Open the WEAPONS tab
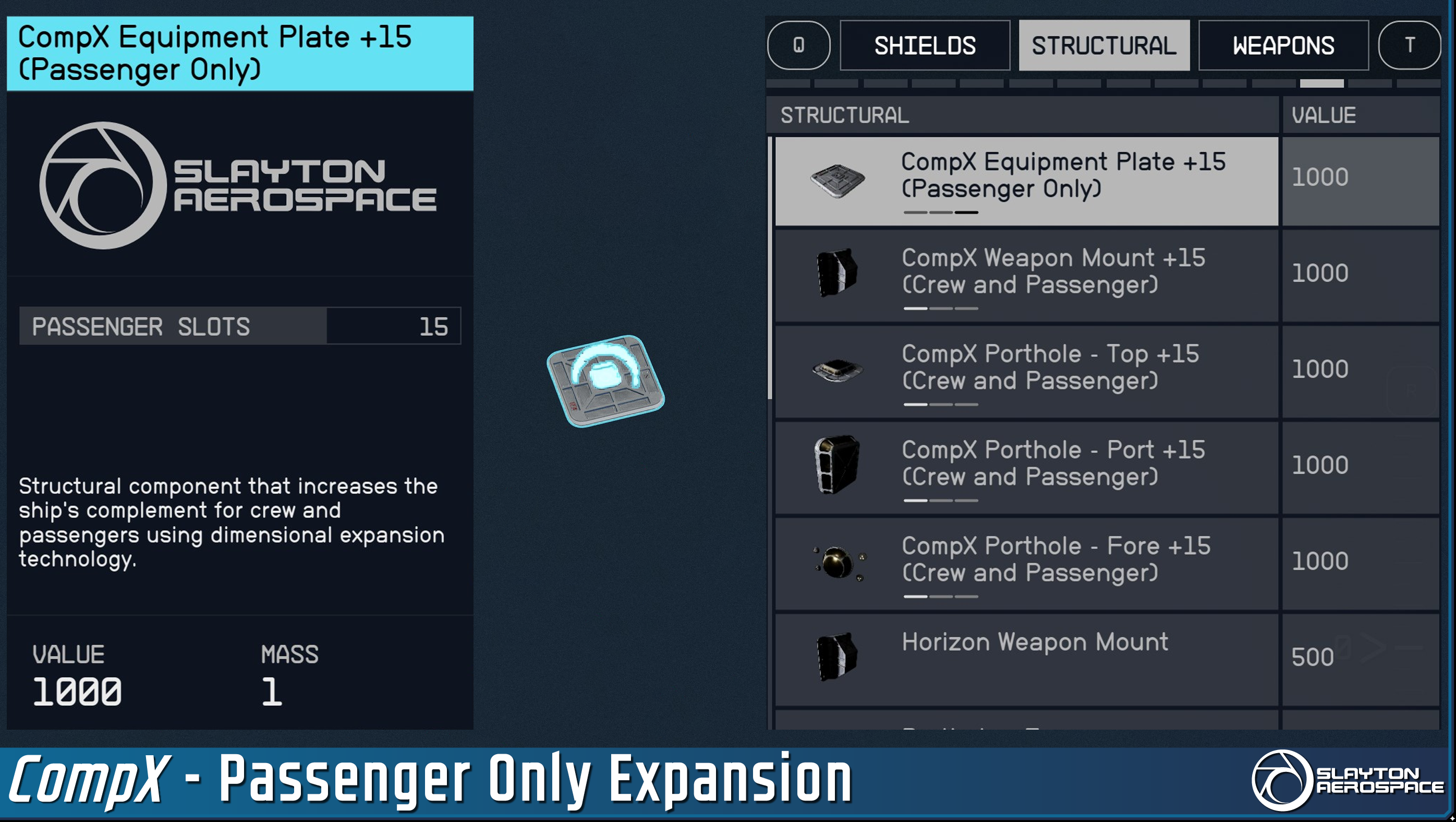 pos(1283,45)
